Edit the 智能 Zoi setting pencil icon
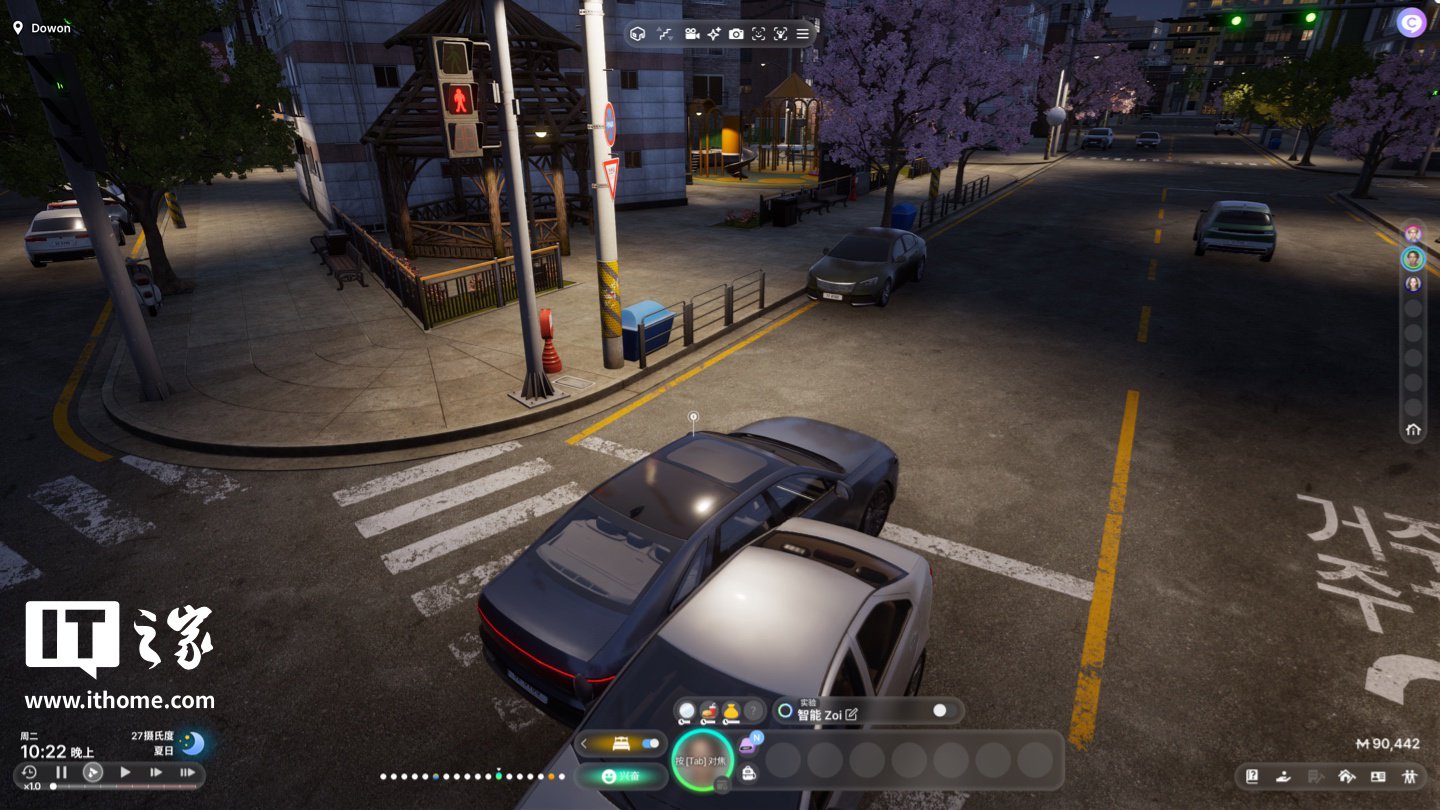This screenshot has height=810, width=1440. tap(852, 715)
